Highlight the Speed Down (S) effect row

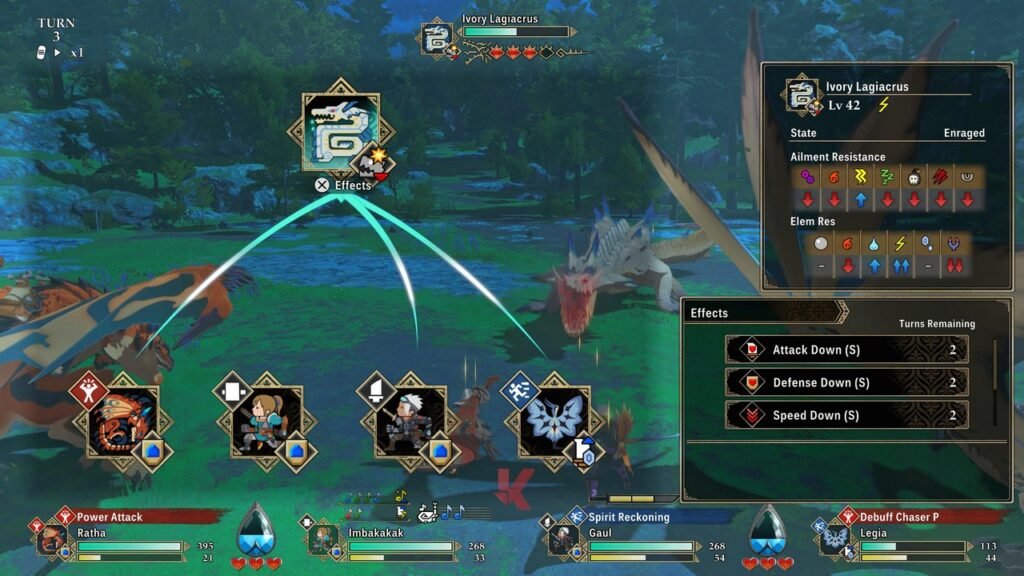pyautogui.click(x=846, y=415)
